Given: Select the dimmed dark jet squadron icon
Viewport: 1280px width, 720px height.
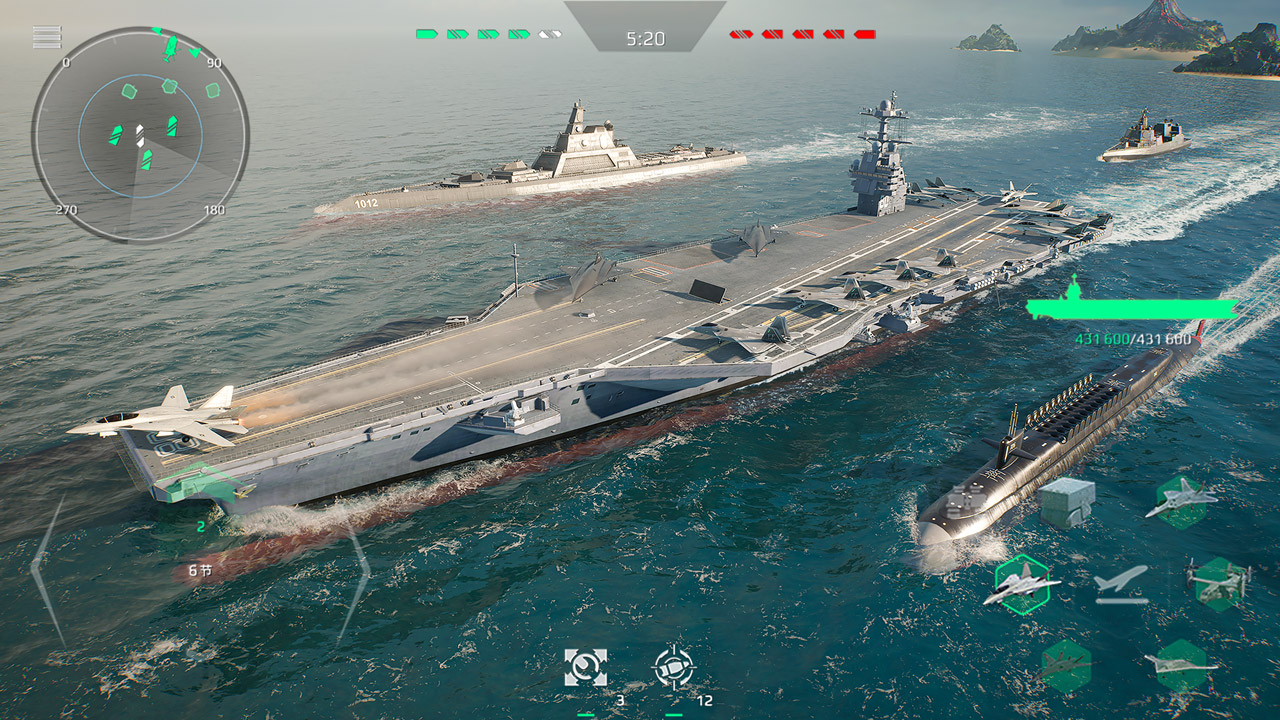Looking at the screenshot, I should 1065,666.
